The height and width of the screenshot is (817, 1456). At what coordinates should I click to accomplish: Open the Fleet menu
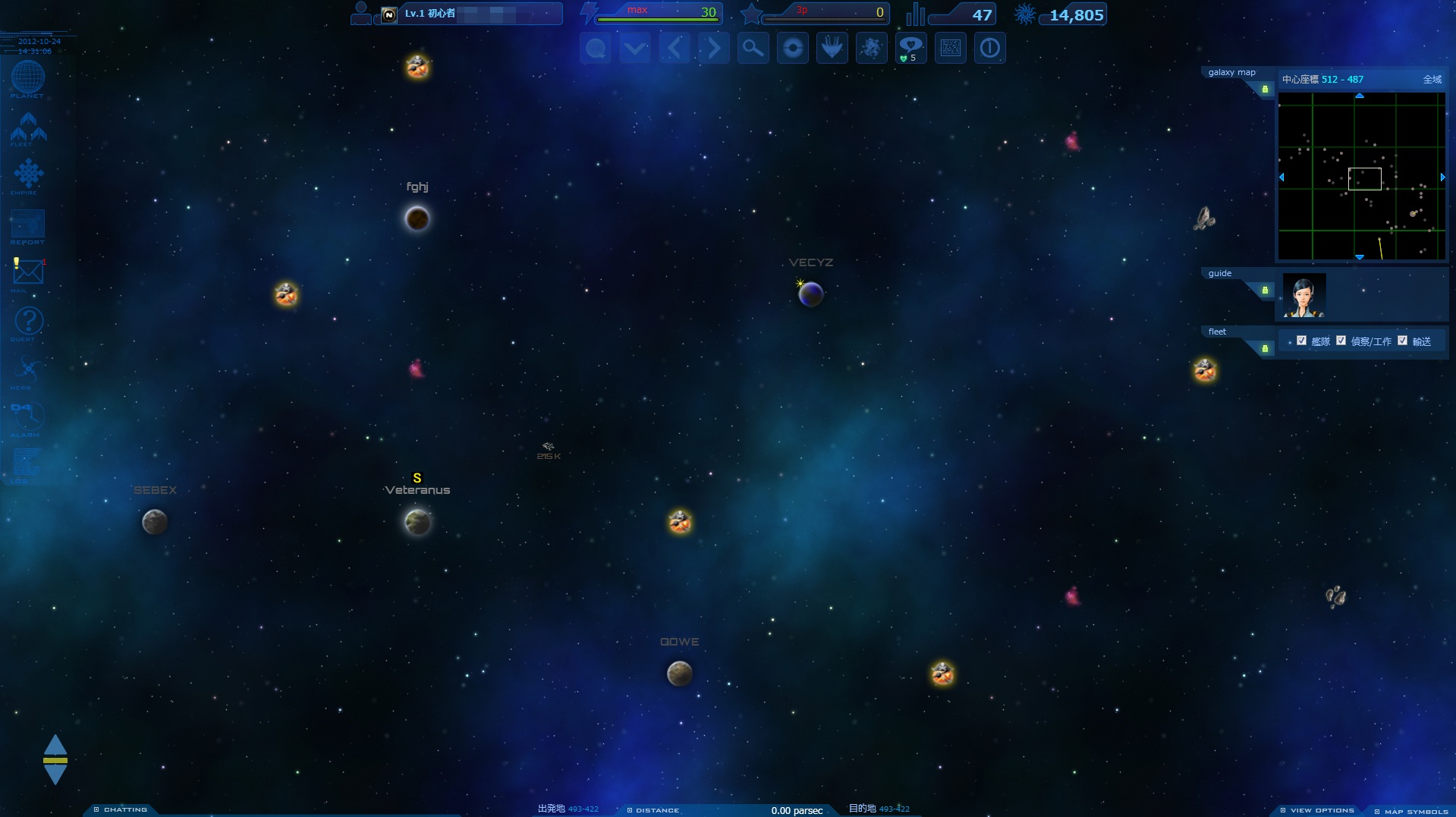pyautogui.click(x=28, y=128)
